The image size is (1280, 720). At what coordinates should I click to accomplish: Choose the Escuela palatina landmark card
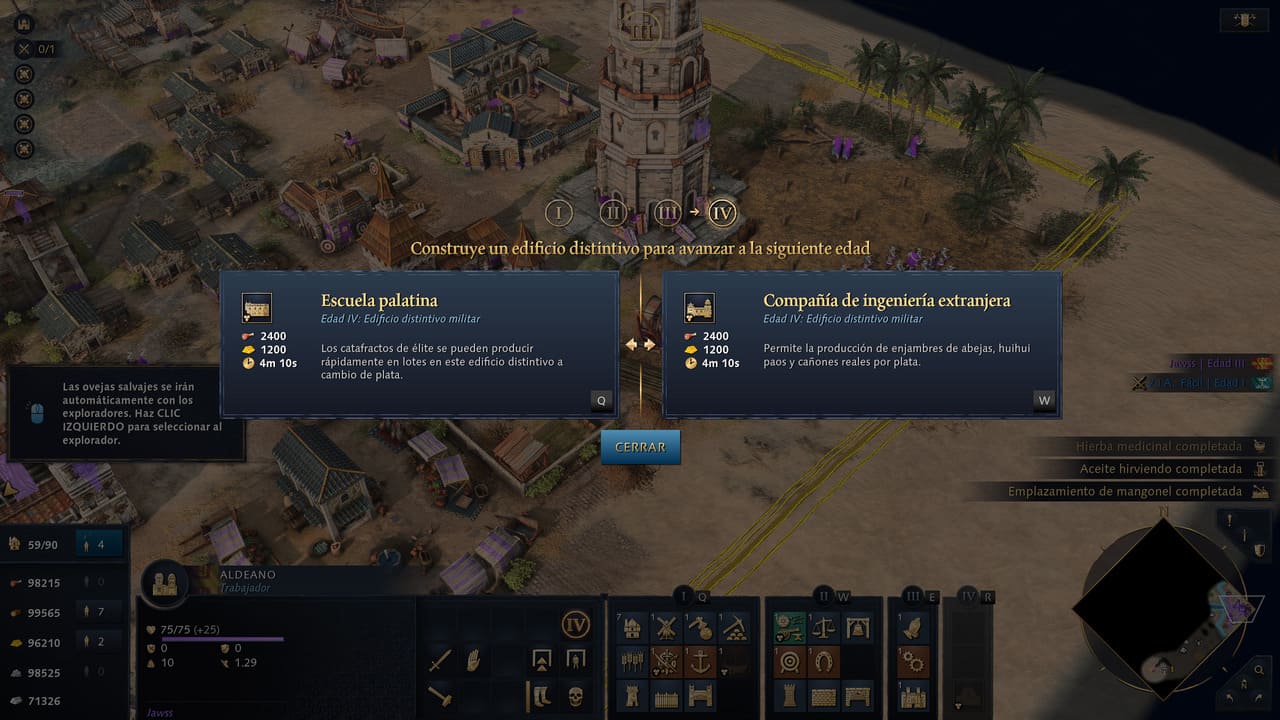click(419, 343)
